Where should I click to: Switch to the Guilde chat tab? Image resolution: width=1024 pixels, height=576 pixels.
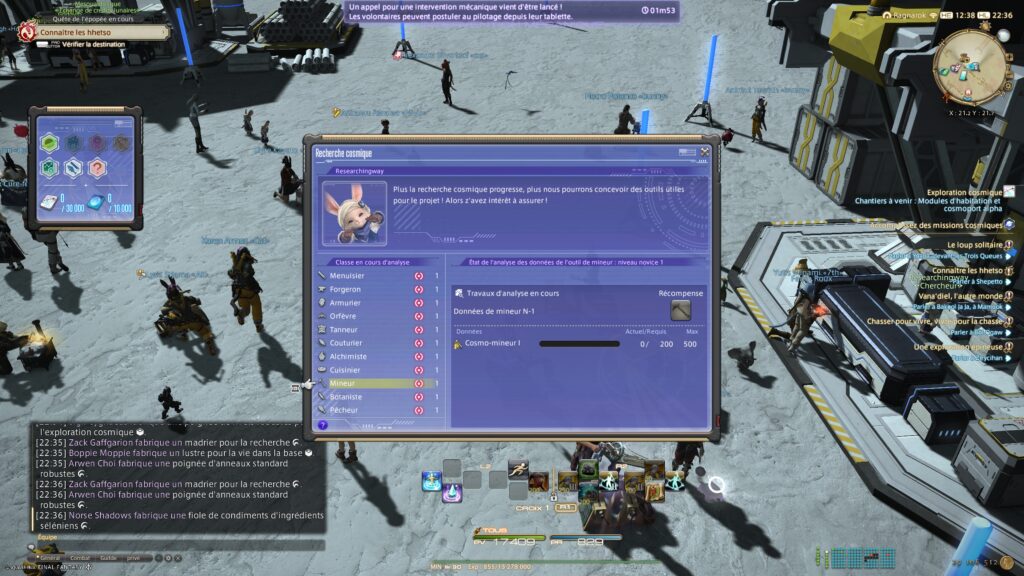click(x=108, y=558)
